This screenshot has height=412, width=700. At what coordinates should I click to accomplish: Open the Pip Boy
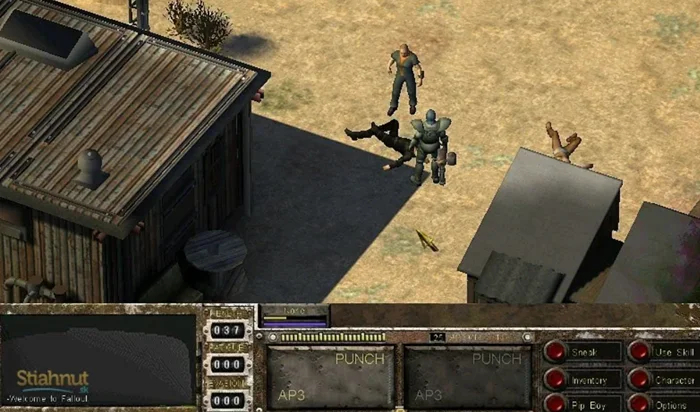(x=556, y=404)
